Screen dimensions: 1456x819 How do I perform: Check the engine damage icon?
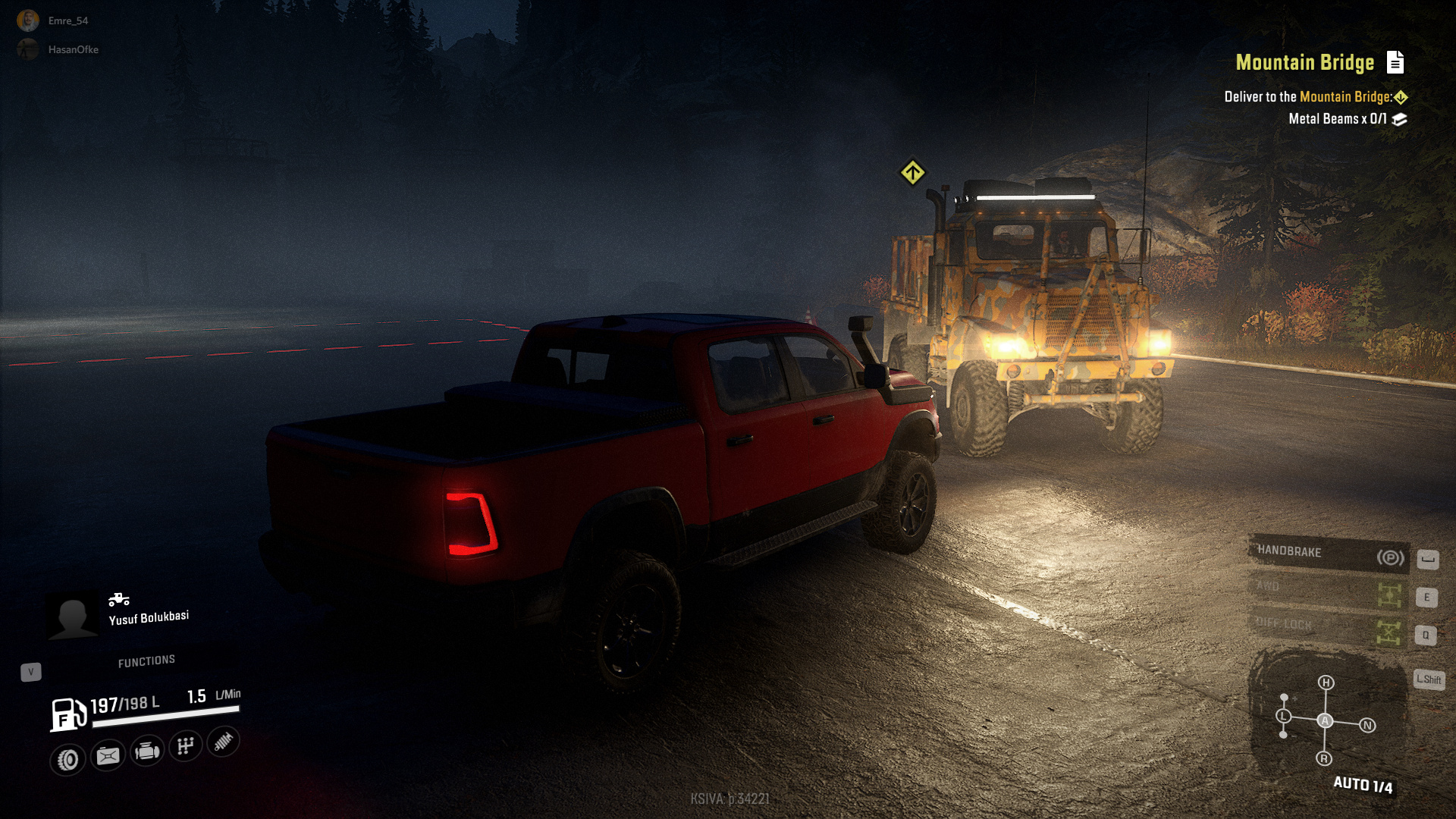pyautogui.click(x=147, y=752)
